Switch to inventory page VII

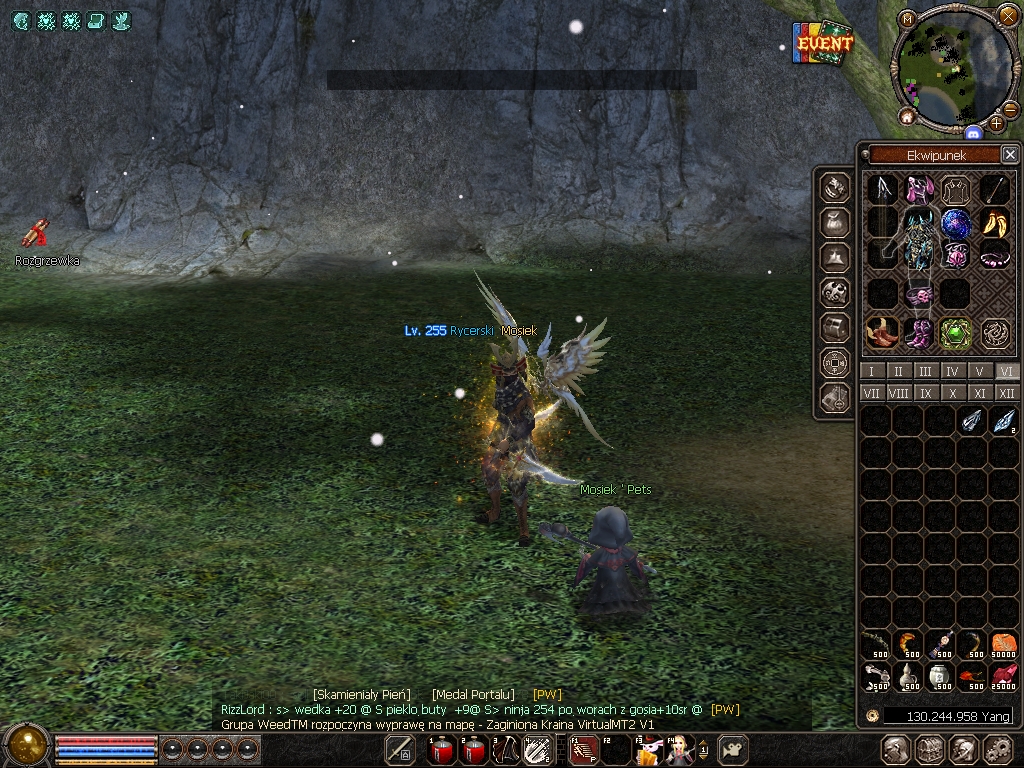click(871, 394)
